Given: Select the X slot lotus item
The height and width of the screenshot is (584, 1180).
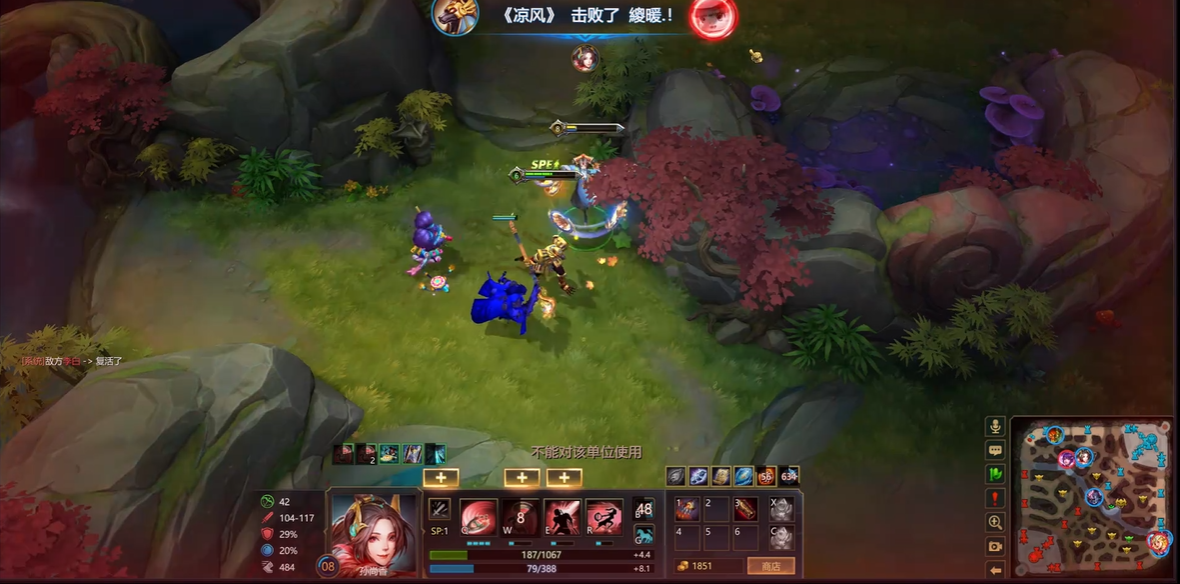Looking at the screenshot, I should point(781,510).
